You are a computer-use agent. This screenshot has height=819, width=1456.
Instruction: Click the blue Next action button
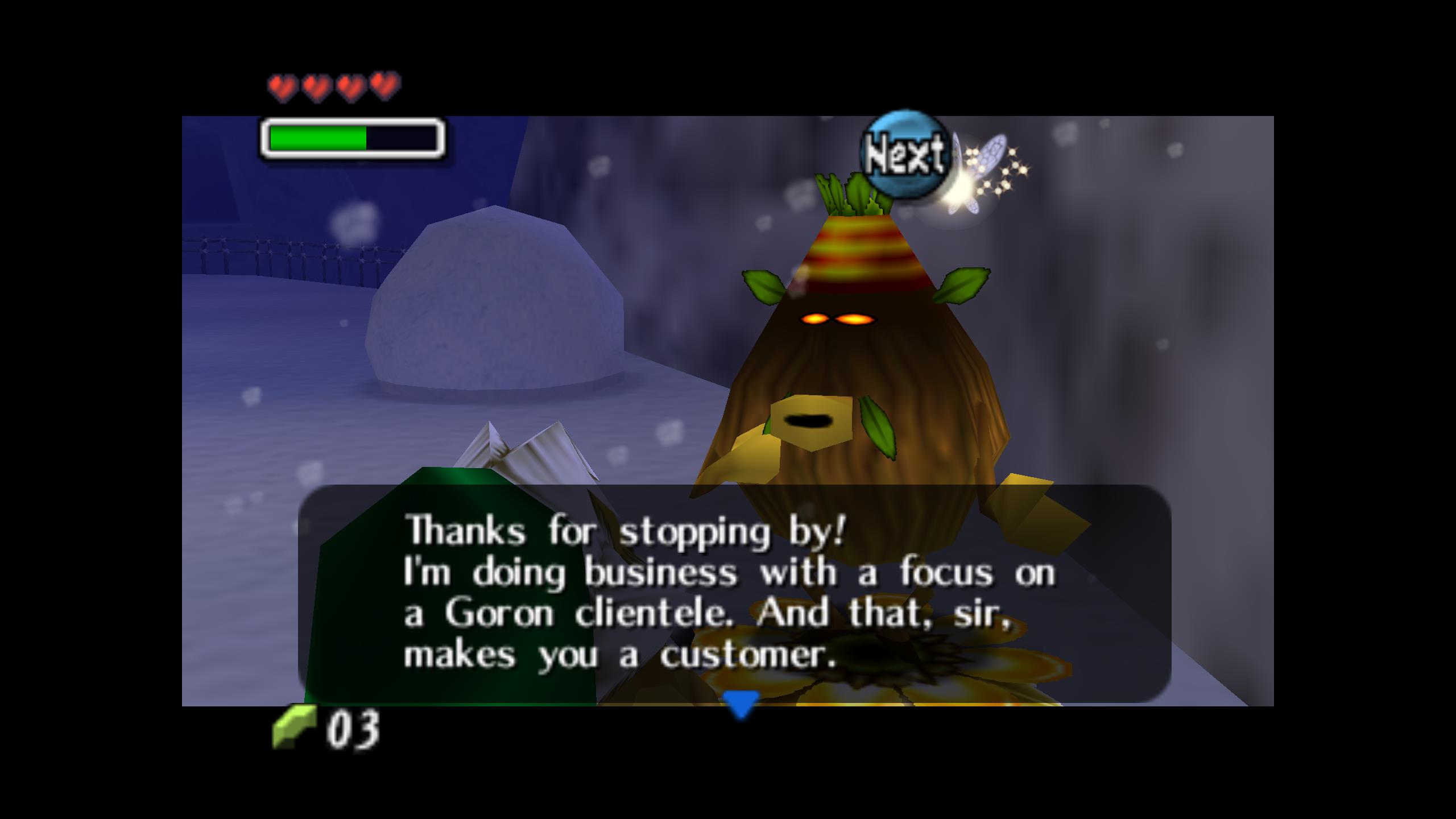[906, 154]
